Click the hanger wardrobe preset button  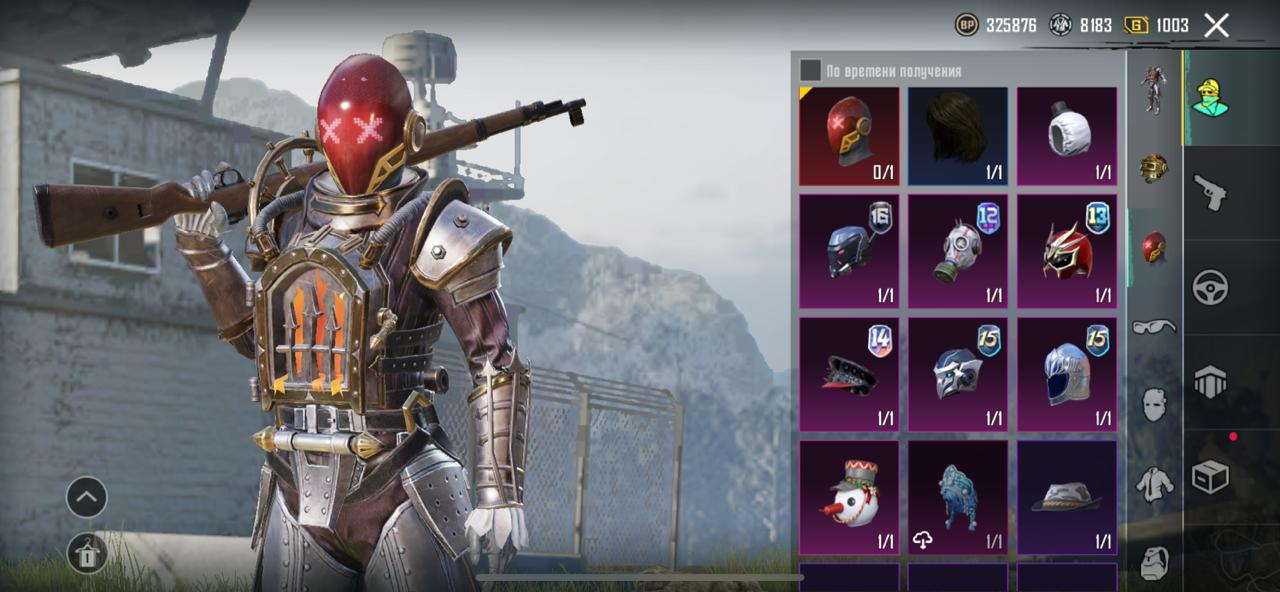click(x=86, y=554)
